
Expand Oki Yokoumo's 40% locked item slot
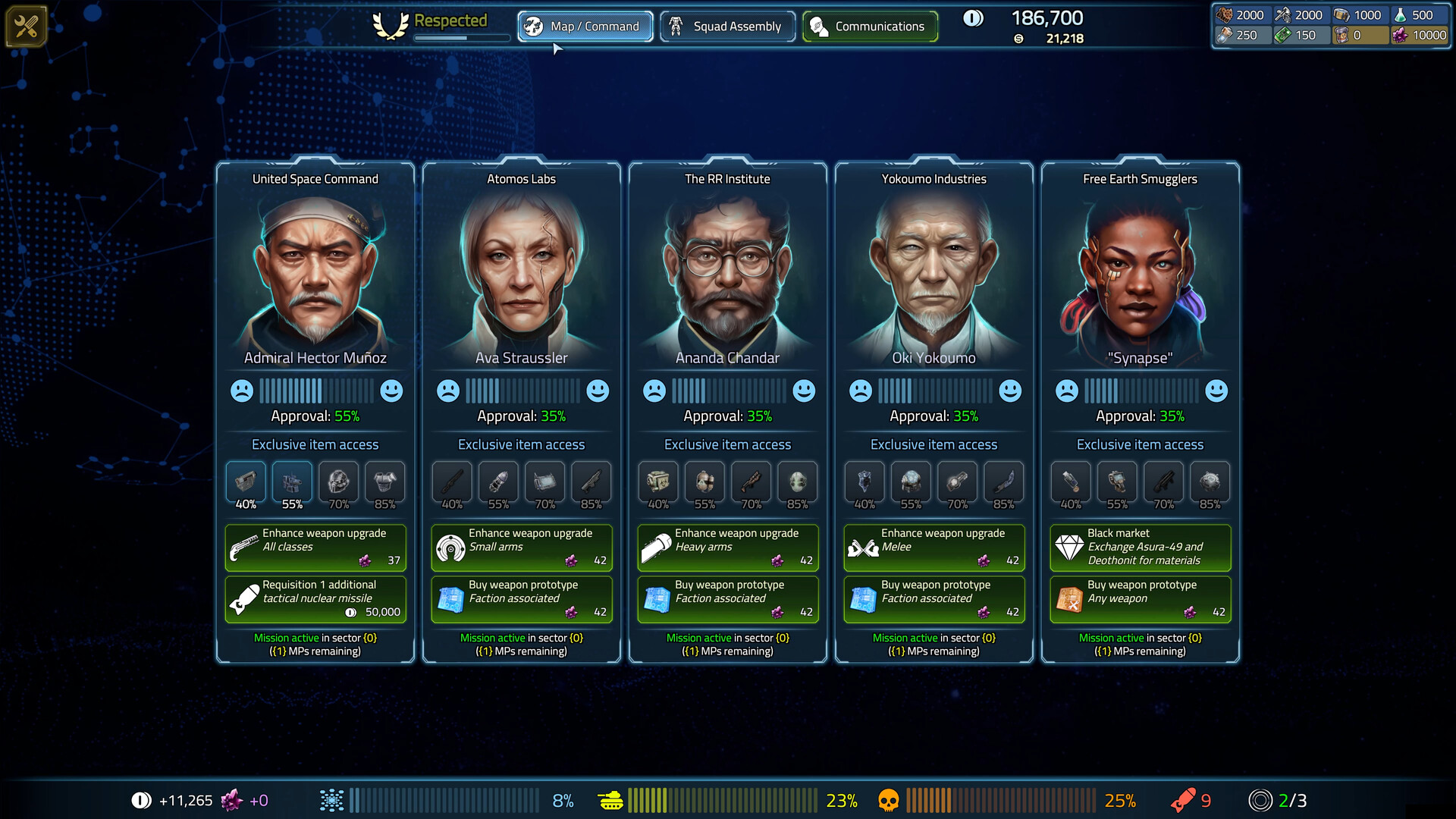click(x=864, y=482)
